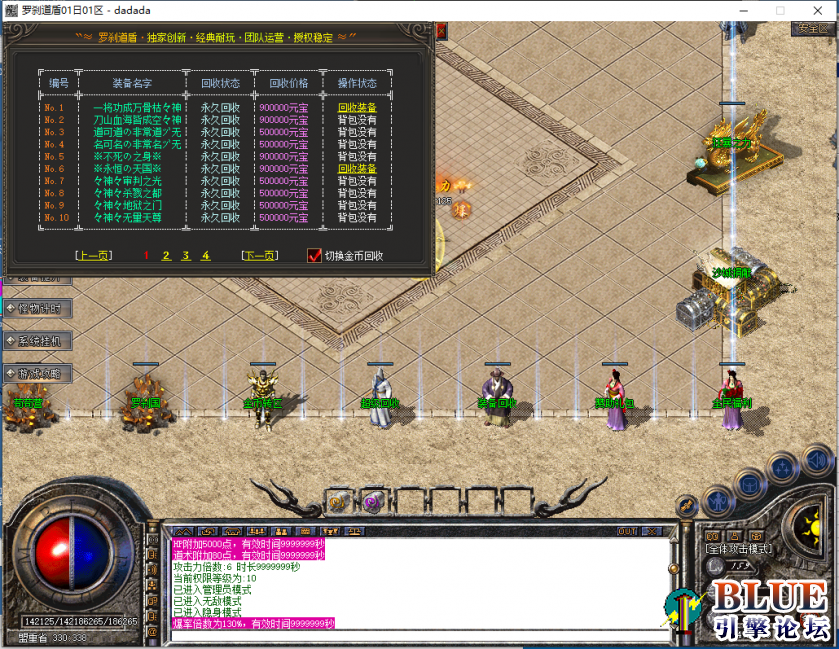
Task: Switch the 全体攻击模式 attack mode
Action: pos(741,549)
